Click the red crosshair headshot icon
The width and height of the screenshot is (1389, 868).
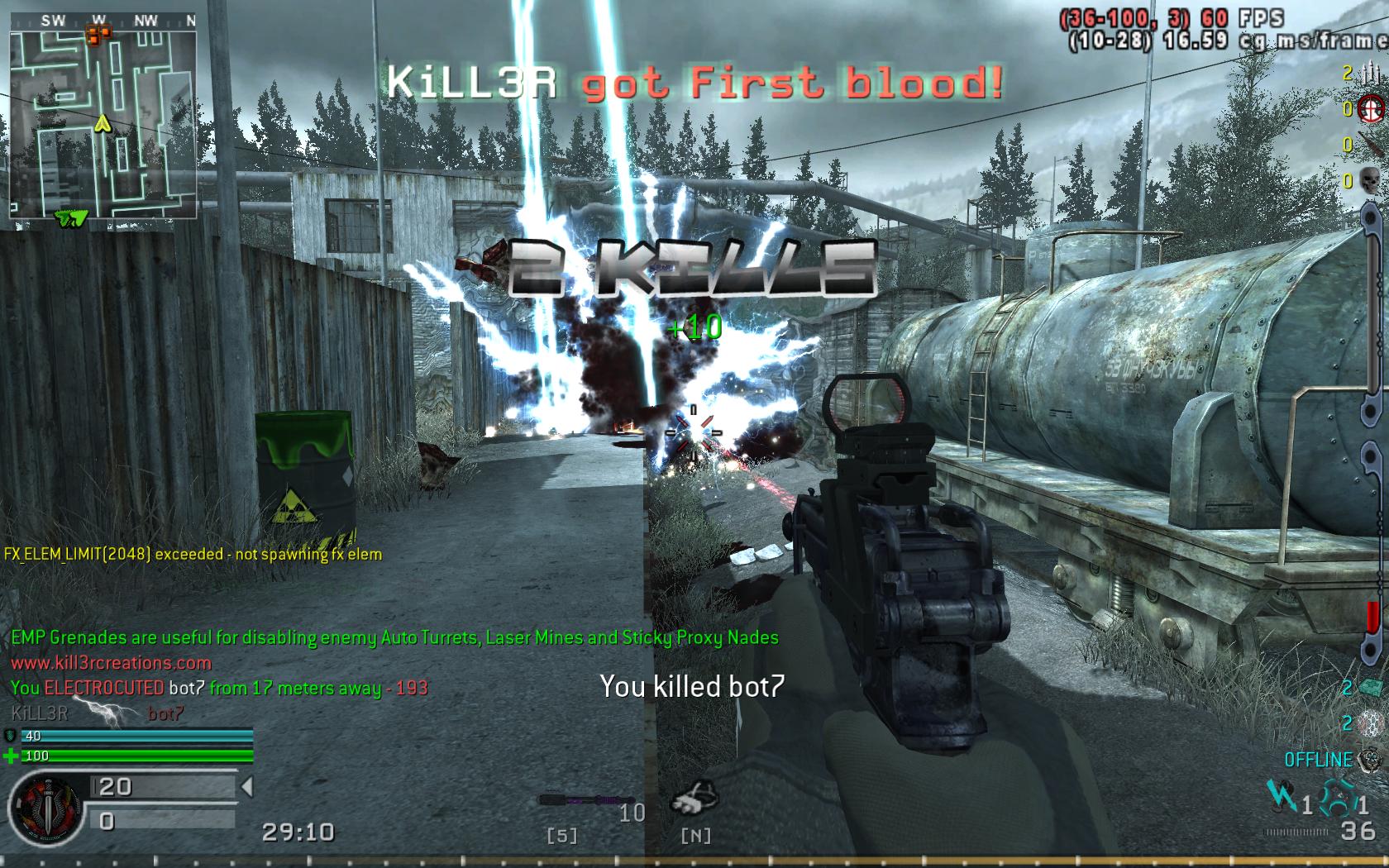1370,108
